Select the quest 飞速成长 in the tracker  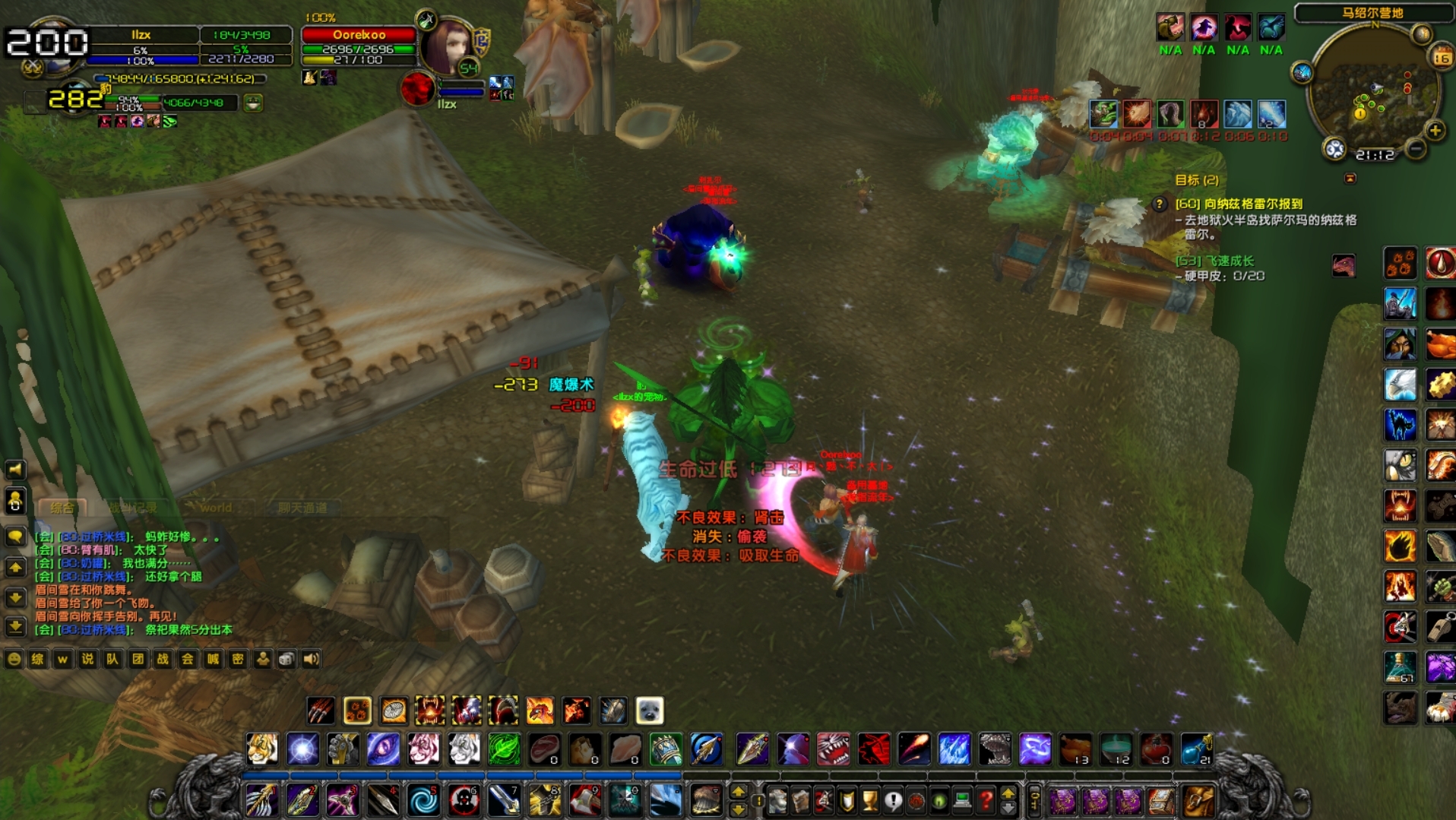click(x=1215, y=261)
